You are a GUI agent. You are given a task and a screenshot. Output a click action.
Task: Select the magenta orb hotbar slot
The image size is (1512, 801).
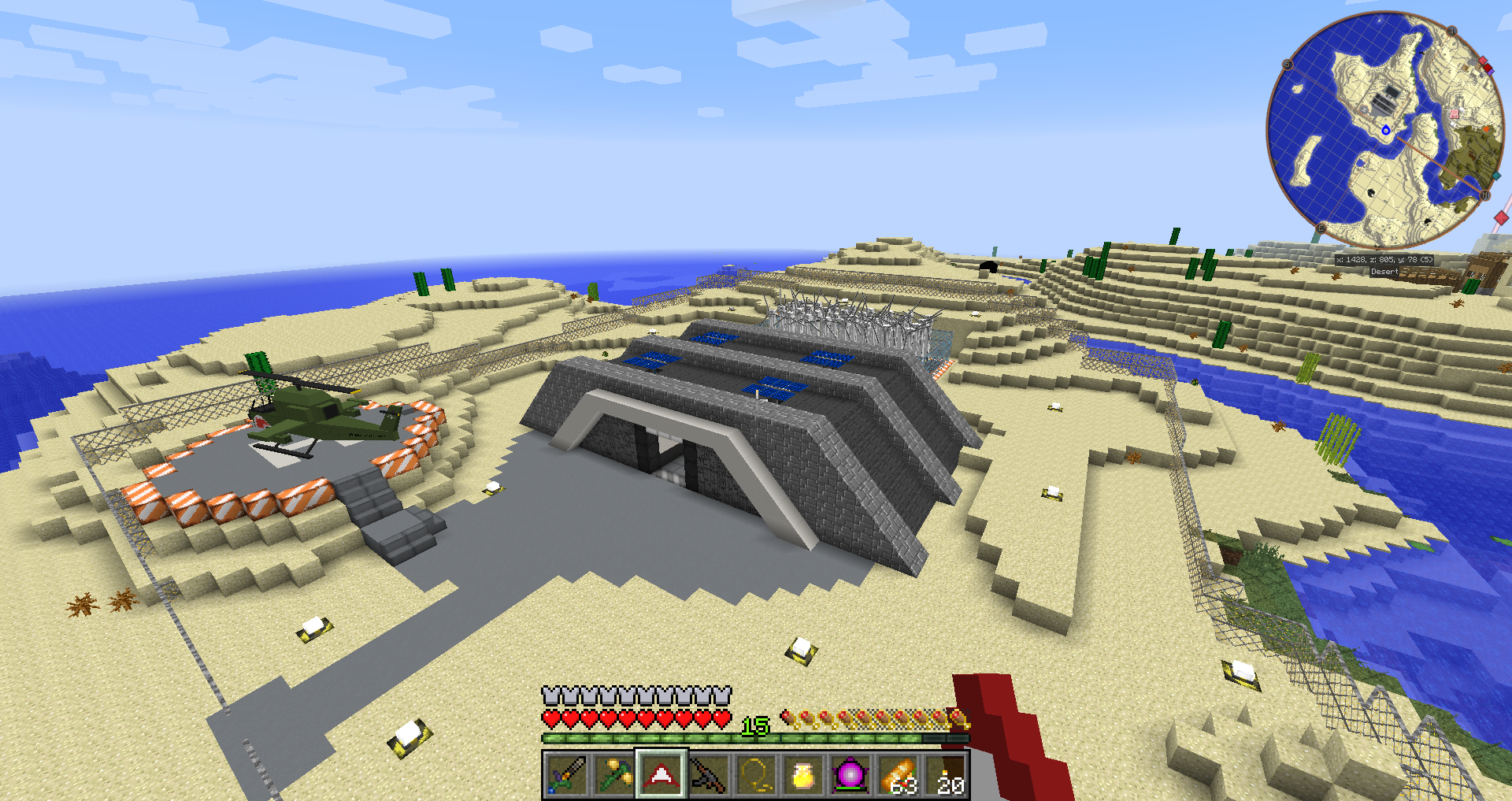click(850, 775)
